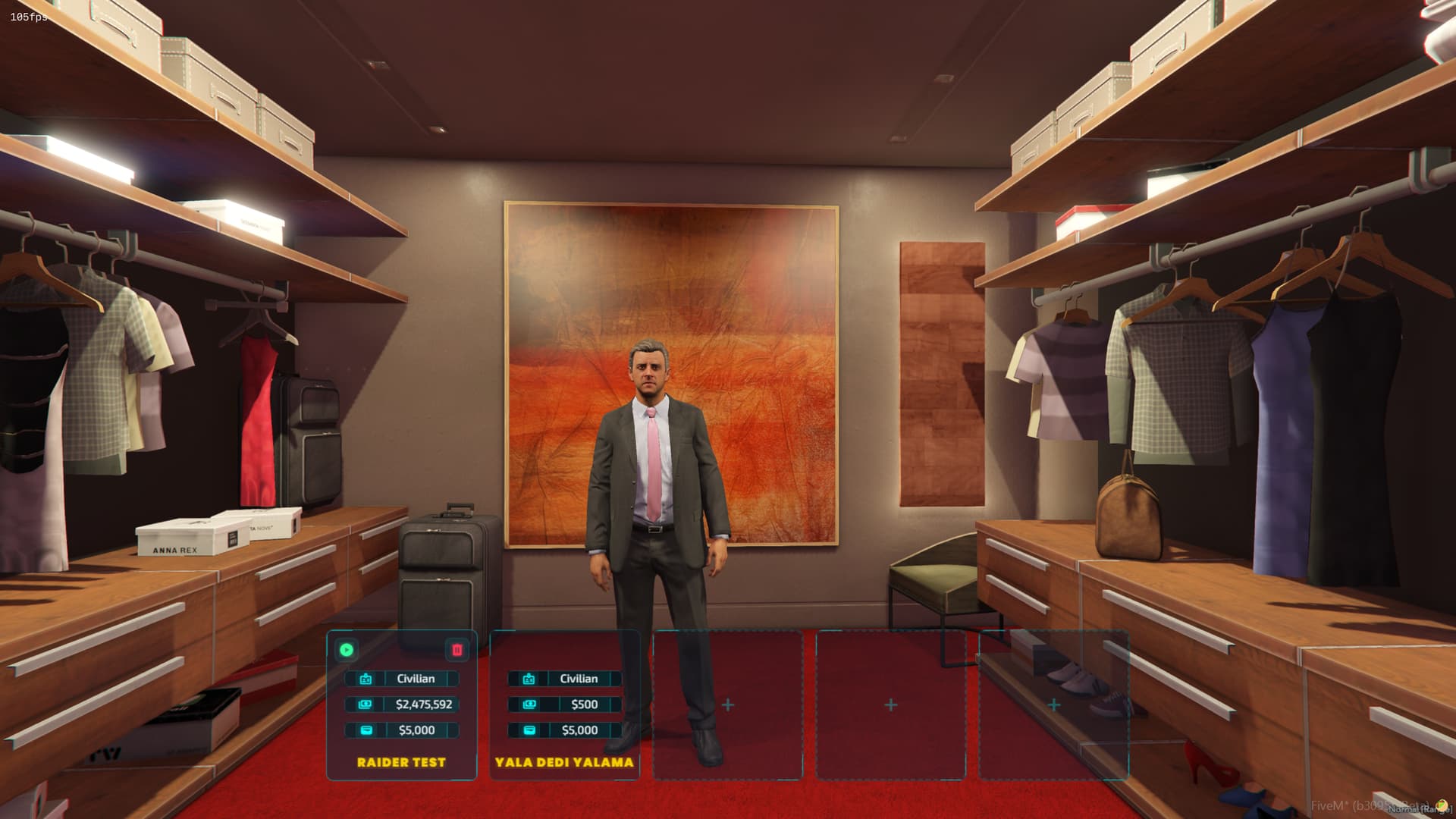Click the green play icon on RAIDER TEST
Viewport: 1456px width, 819px height.
tap(346, 650)
